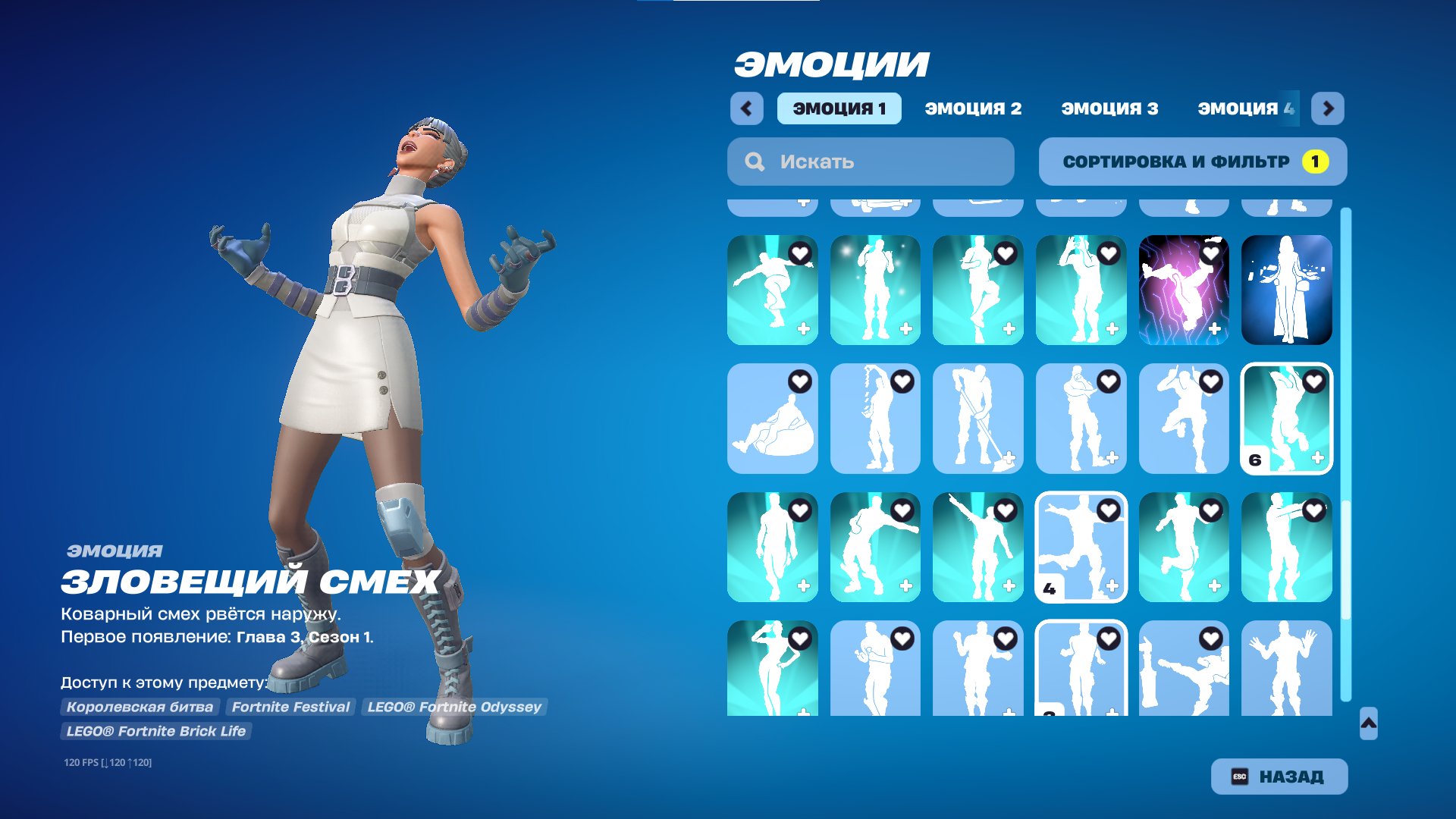Pick the high kick emote tile
Screen dimensions: 1456x819
[x=1183, y=669]
